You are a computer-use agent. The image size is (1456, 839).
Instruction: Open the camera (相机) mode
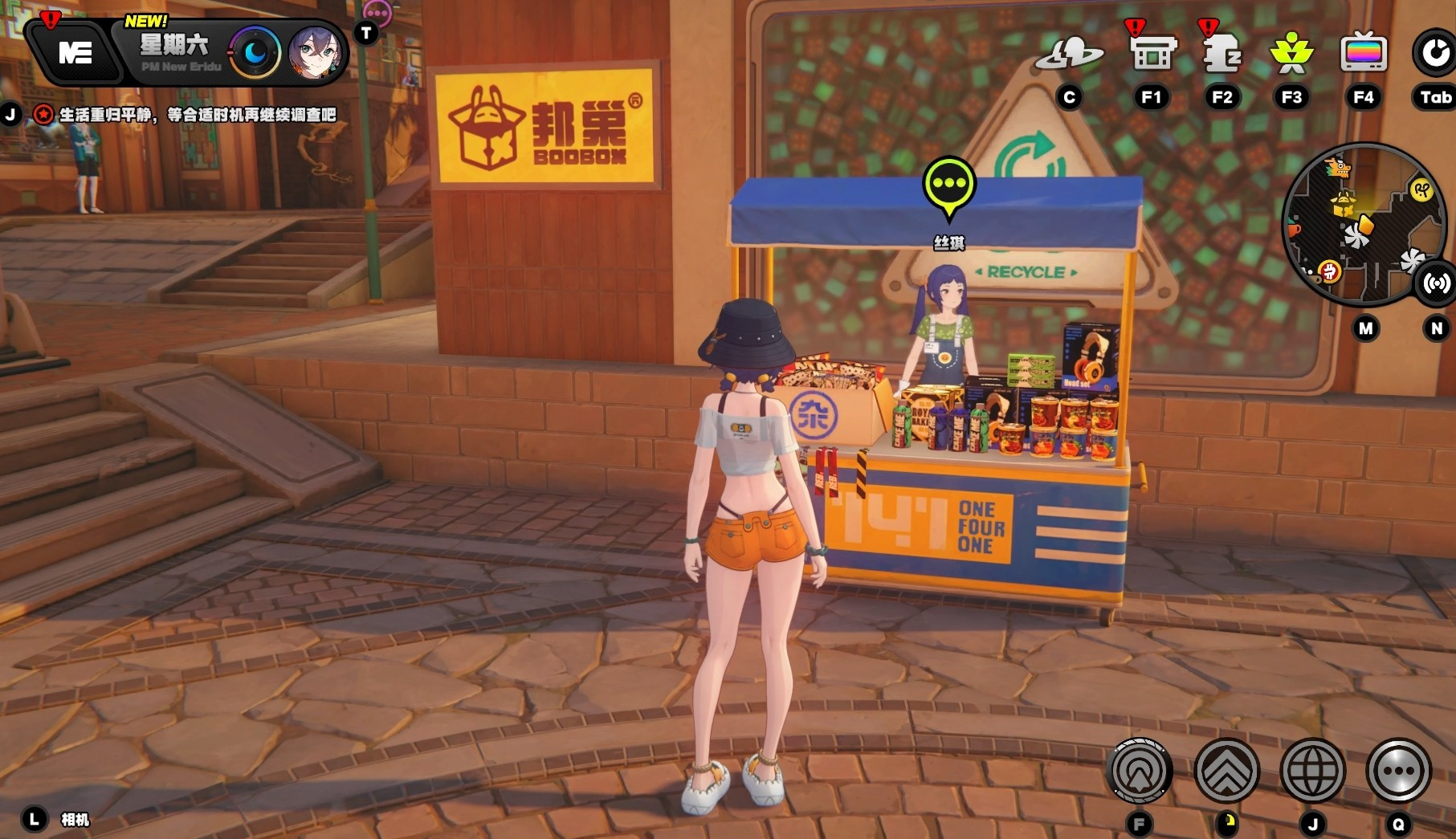[74, 820]
